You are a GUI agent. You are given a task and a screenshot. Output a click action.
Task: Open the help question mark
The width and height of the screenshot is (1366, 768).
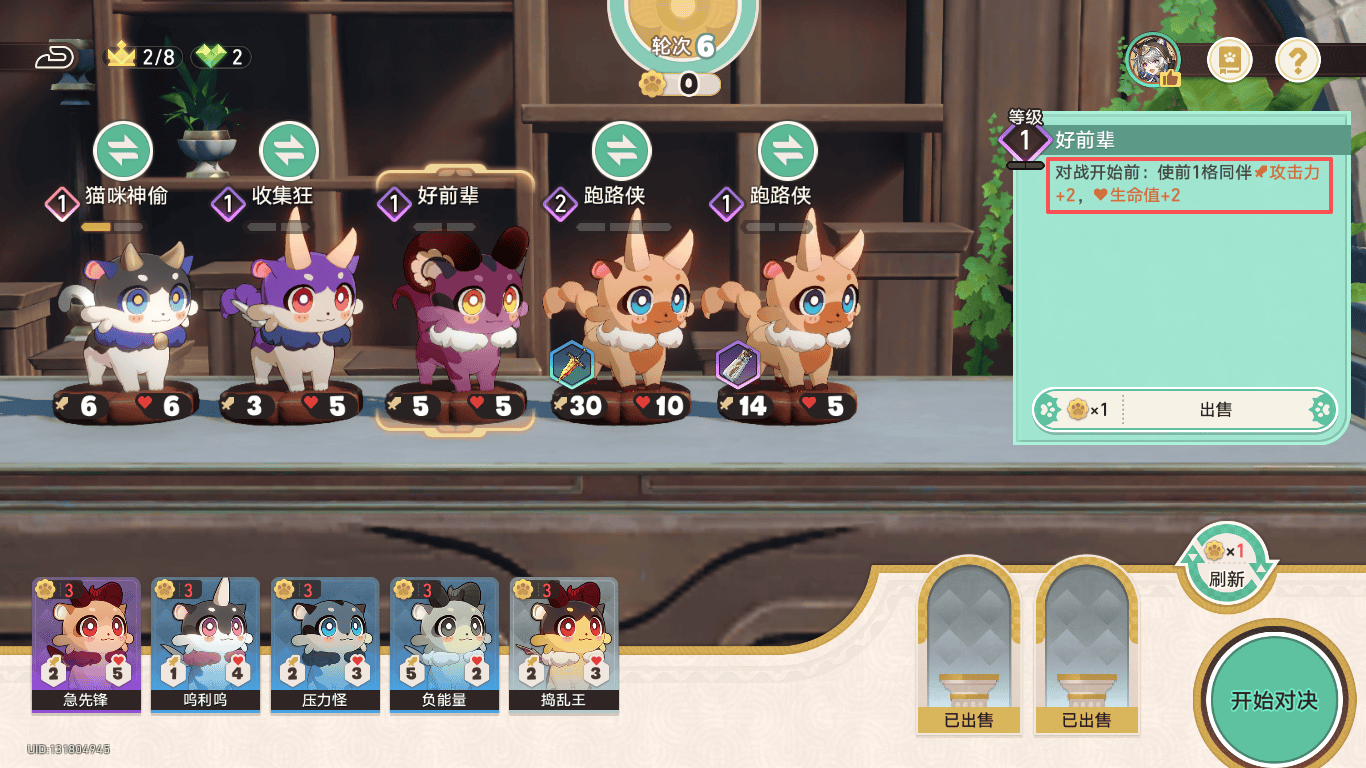click(x=1297, y=60)
